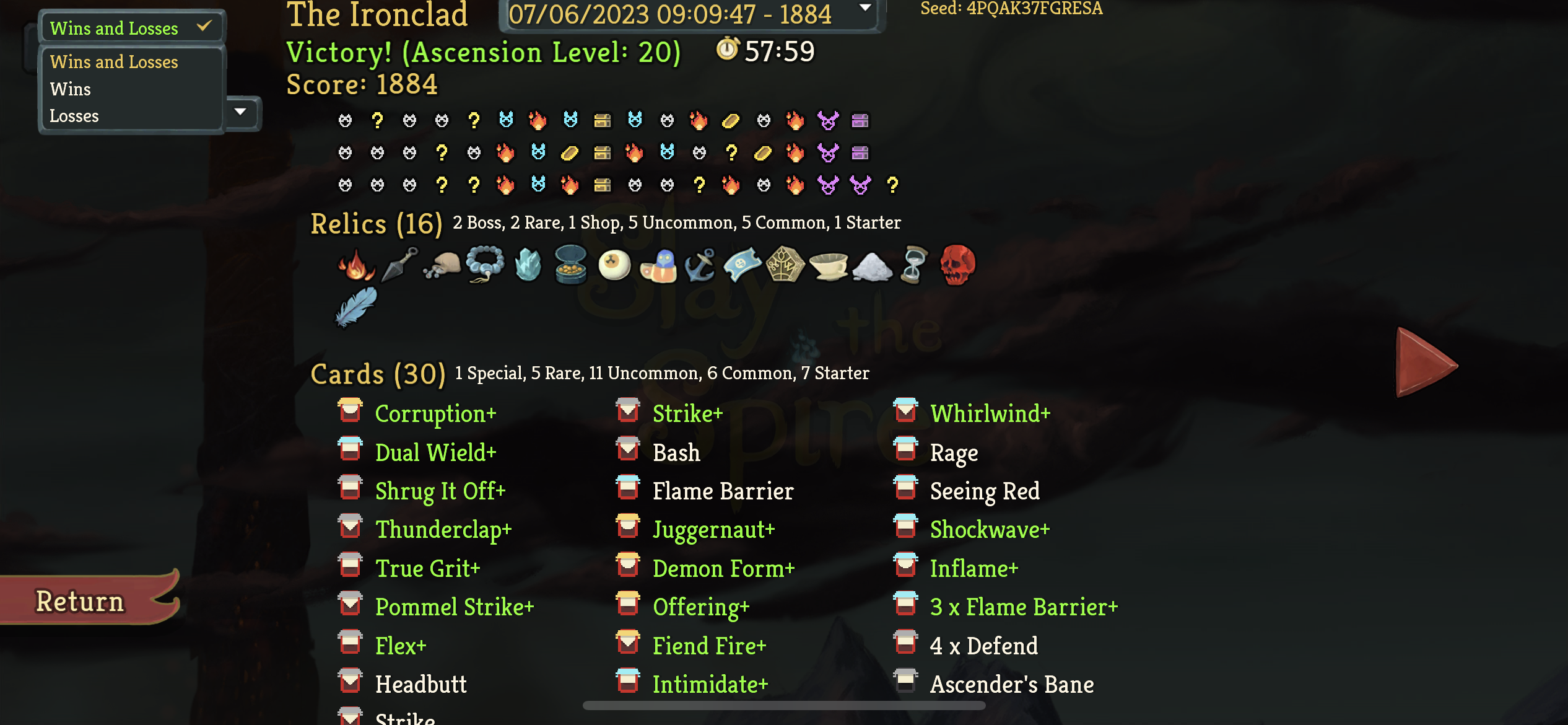
Task: Inspect the Red Skull relic
Action: click(957, 266)
